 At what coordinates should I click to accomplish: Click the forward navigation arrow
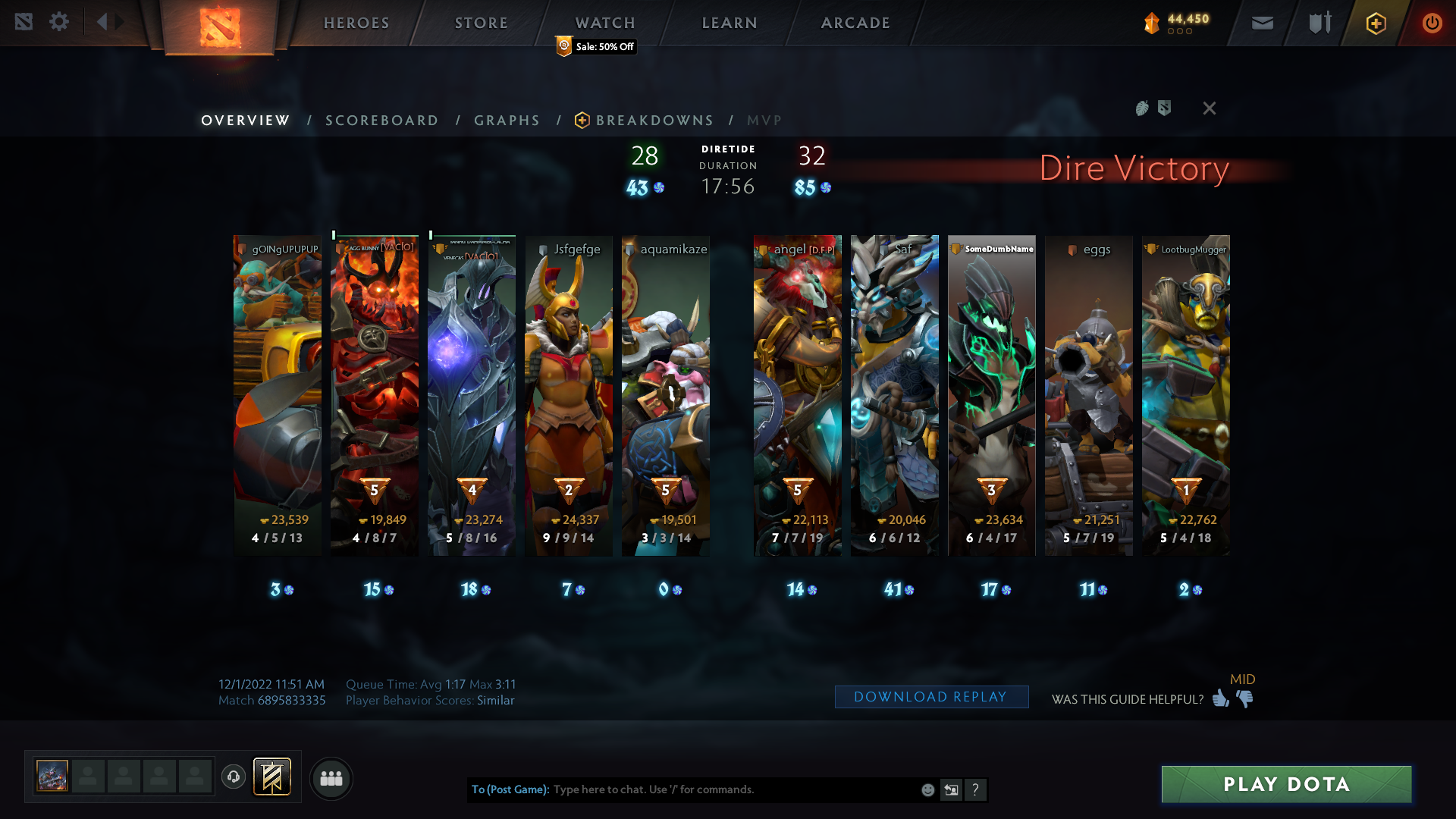[118, 21]
